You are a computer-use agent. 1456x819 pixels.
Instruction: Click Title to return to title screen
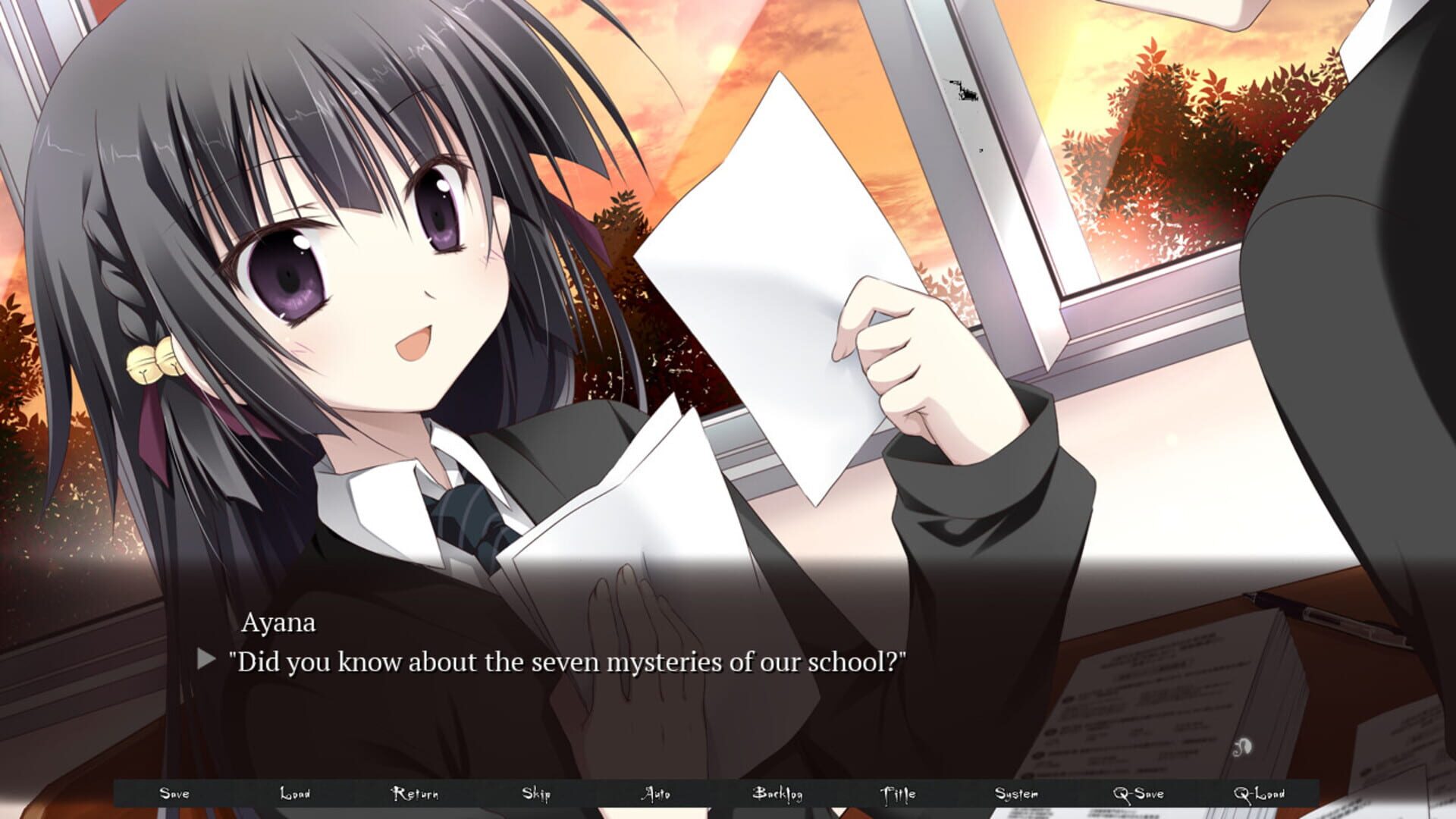(899, 795)
